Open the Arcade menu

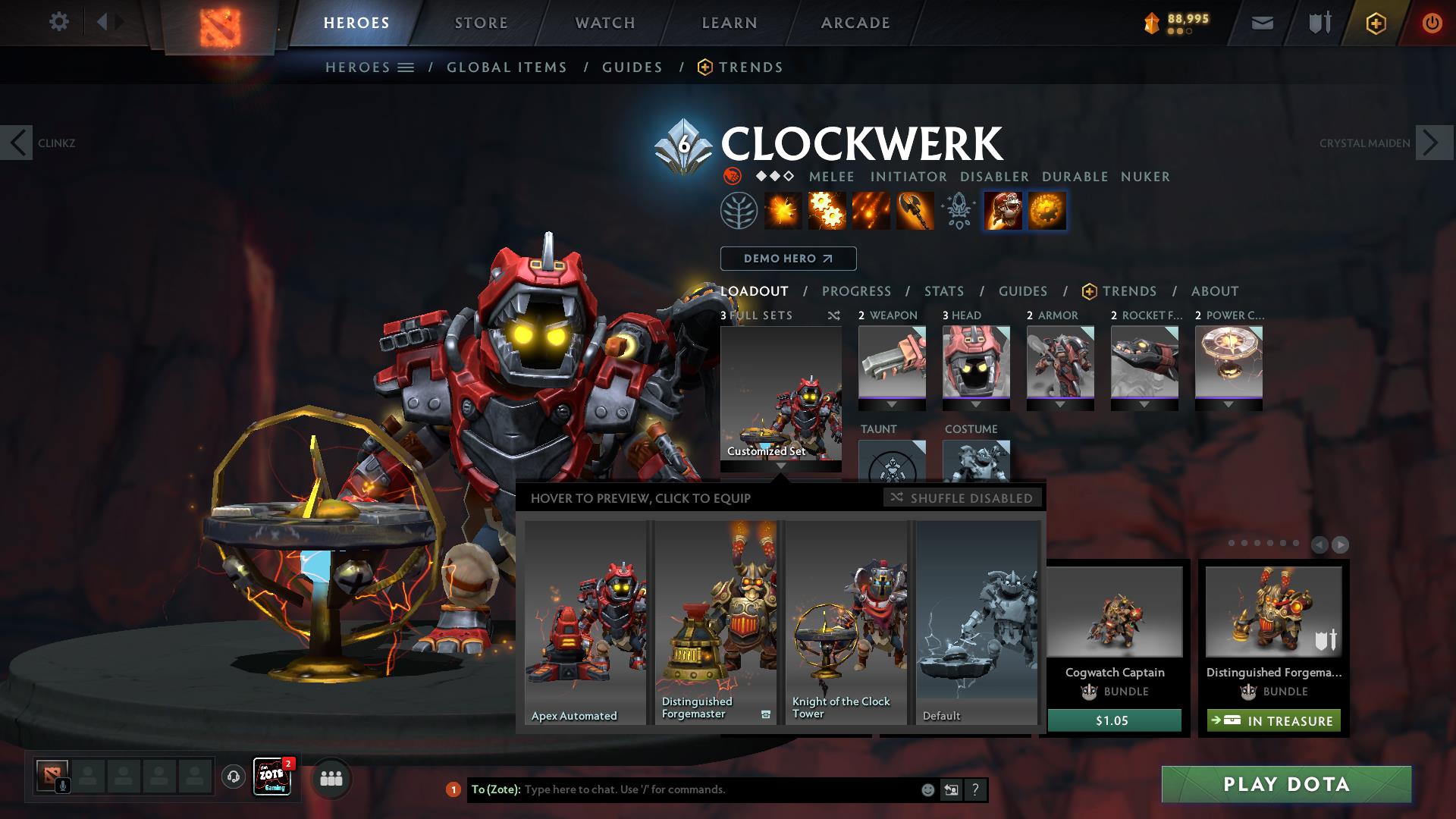click(855, 22)
